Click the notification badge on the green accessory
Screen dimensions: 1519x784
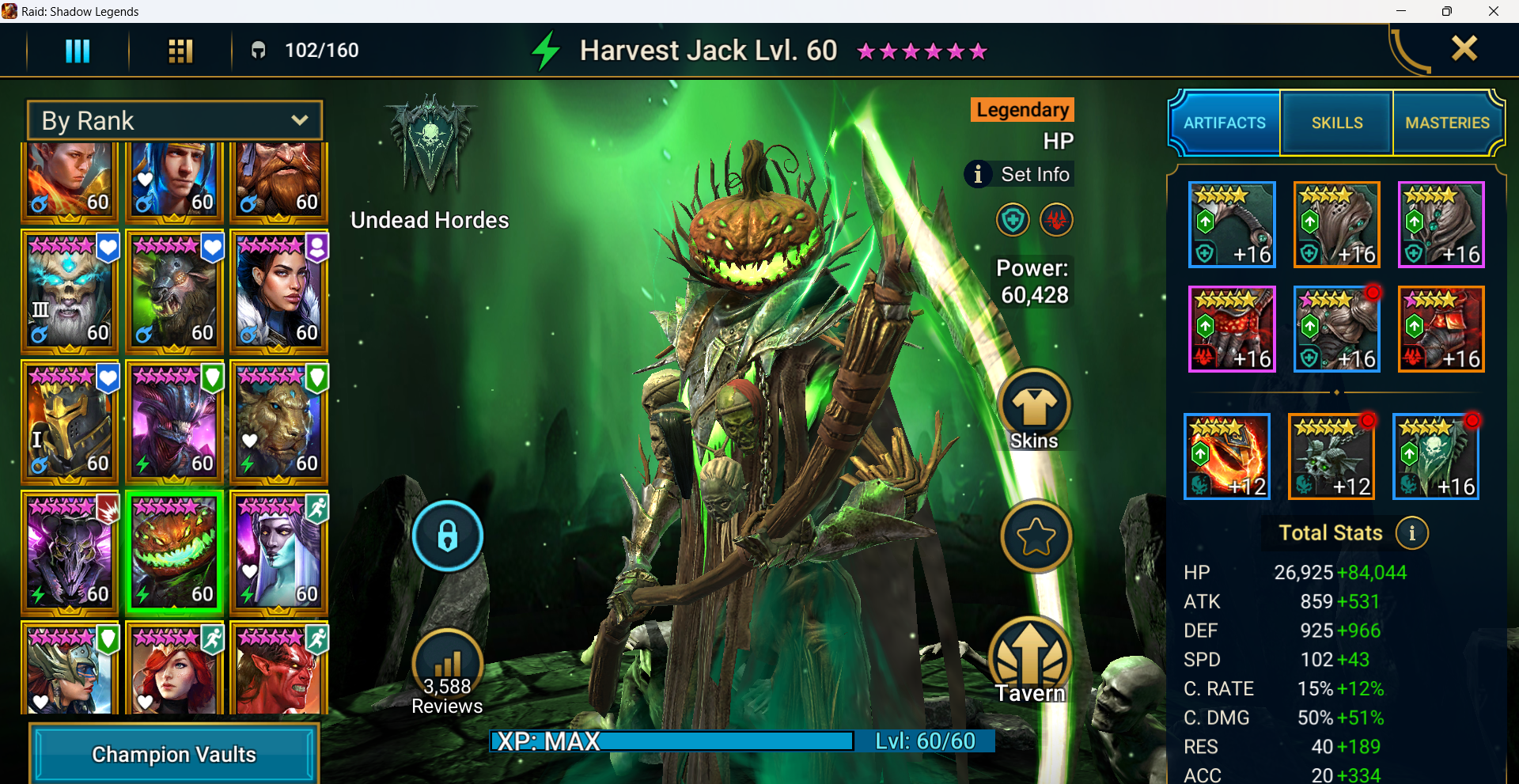[1474, 421]
